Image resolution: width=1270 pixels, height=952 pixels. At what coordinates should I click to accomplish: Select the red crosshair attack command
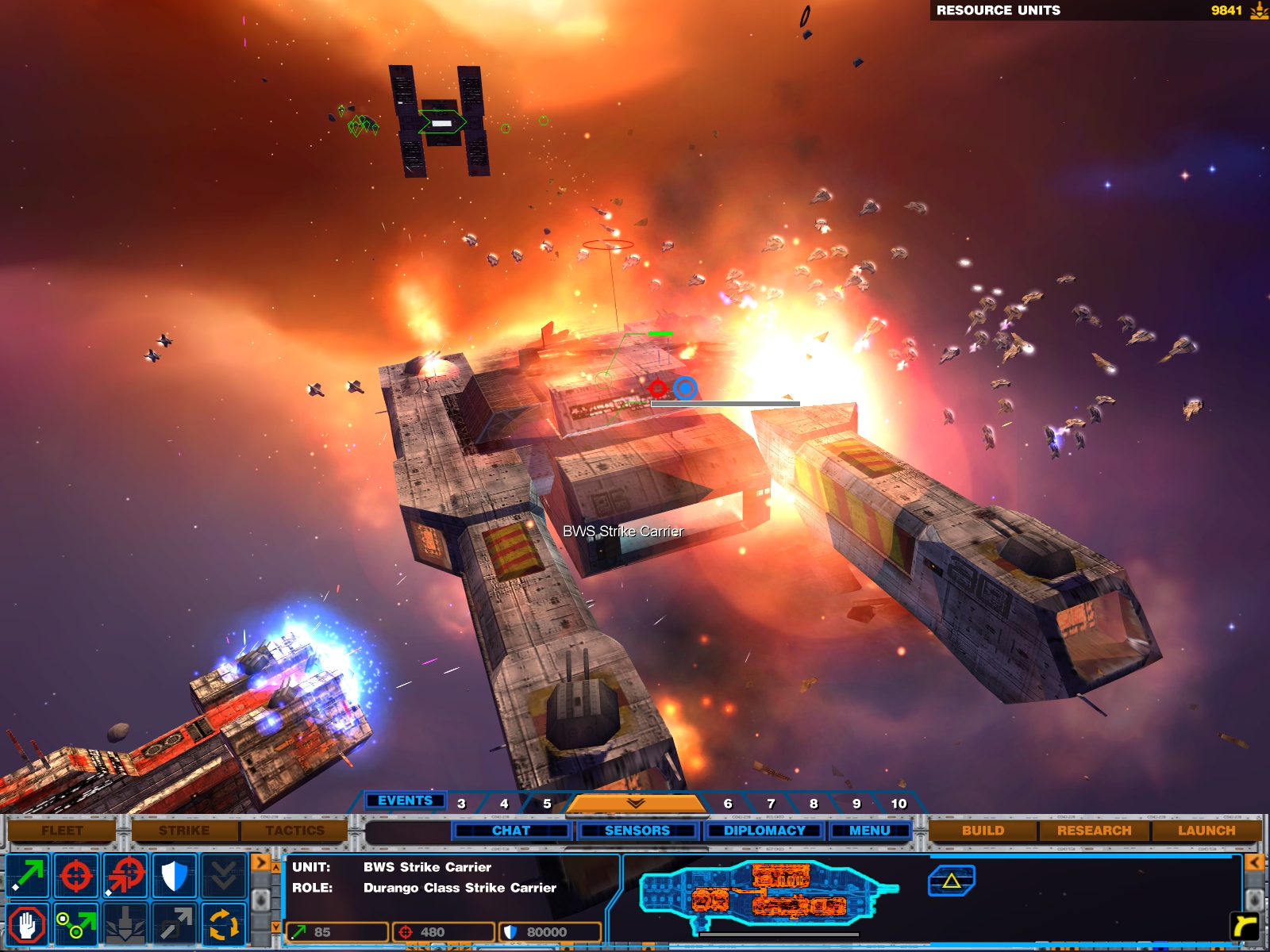pyautogui.click(x=76, y=876)
